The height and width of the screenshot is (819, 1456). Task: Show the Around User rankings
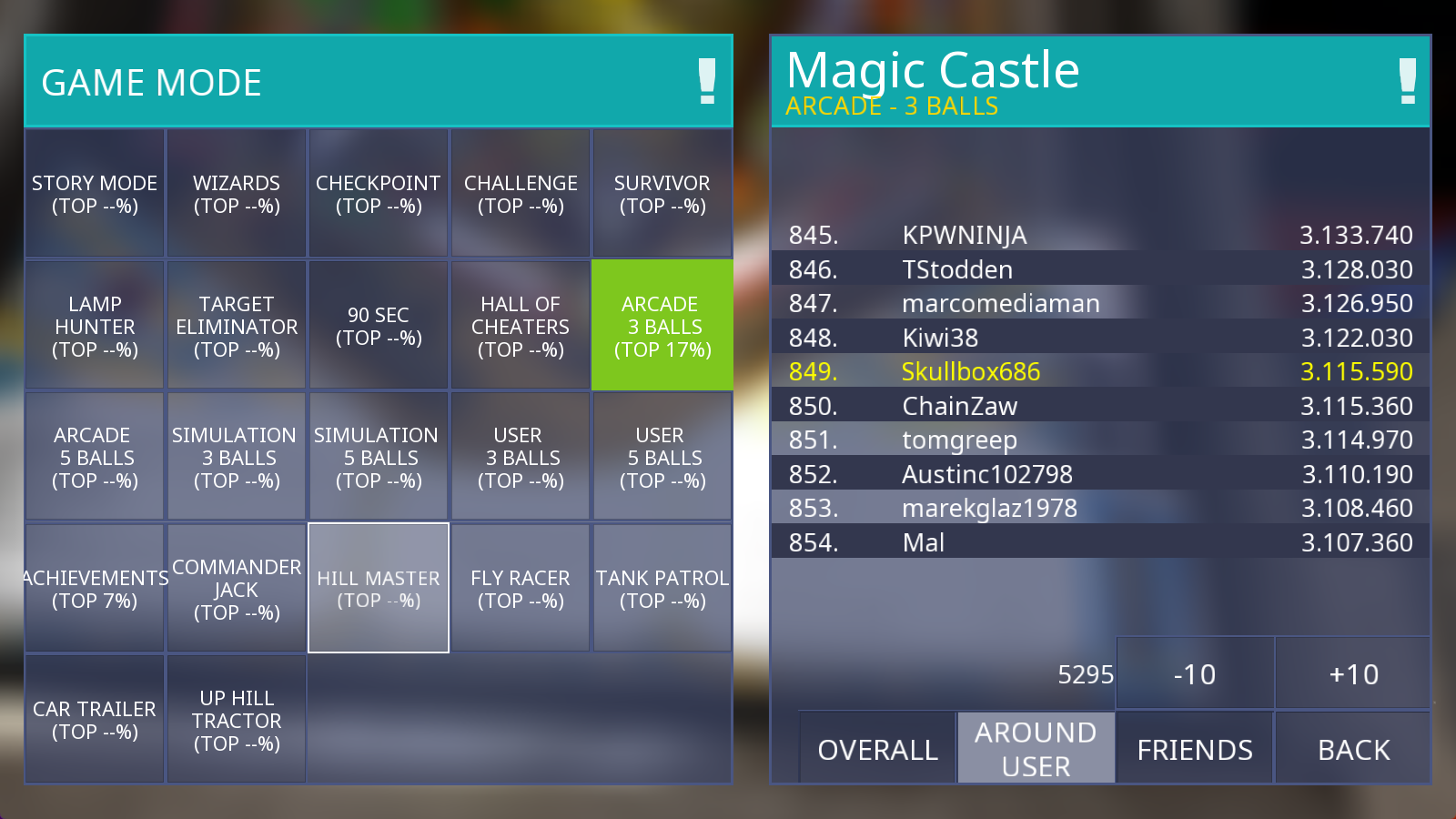(1036, 748)
